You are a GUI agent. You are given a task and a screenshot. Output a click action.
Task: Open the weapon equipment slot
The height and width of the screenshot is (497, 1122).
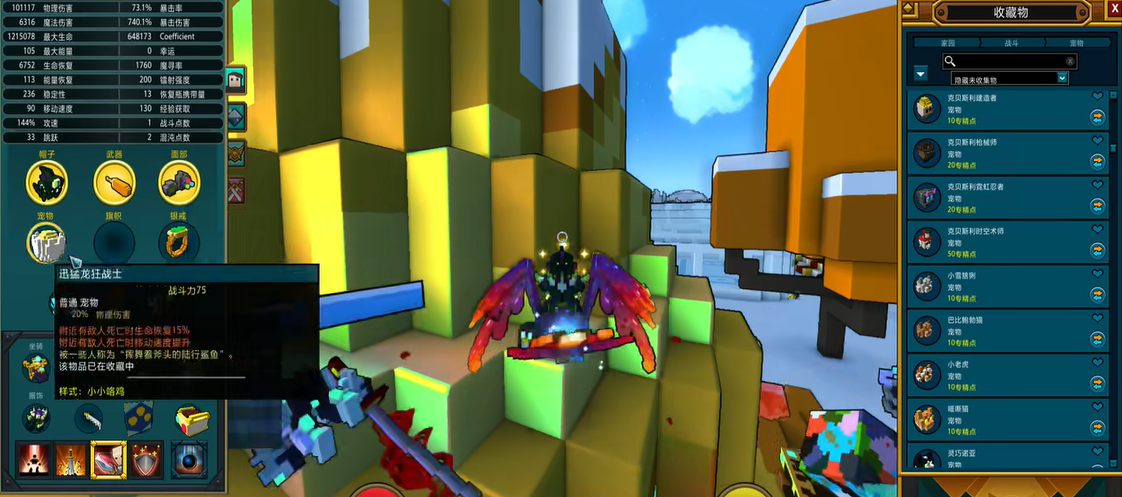pos(114,181)
